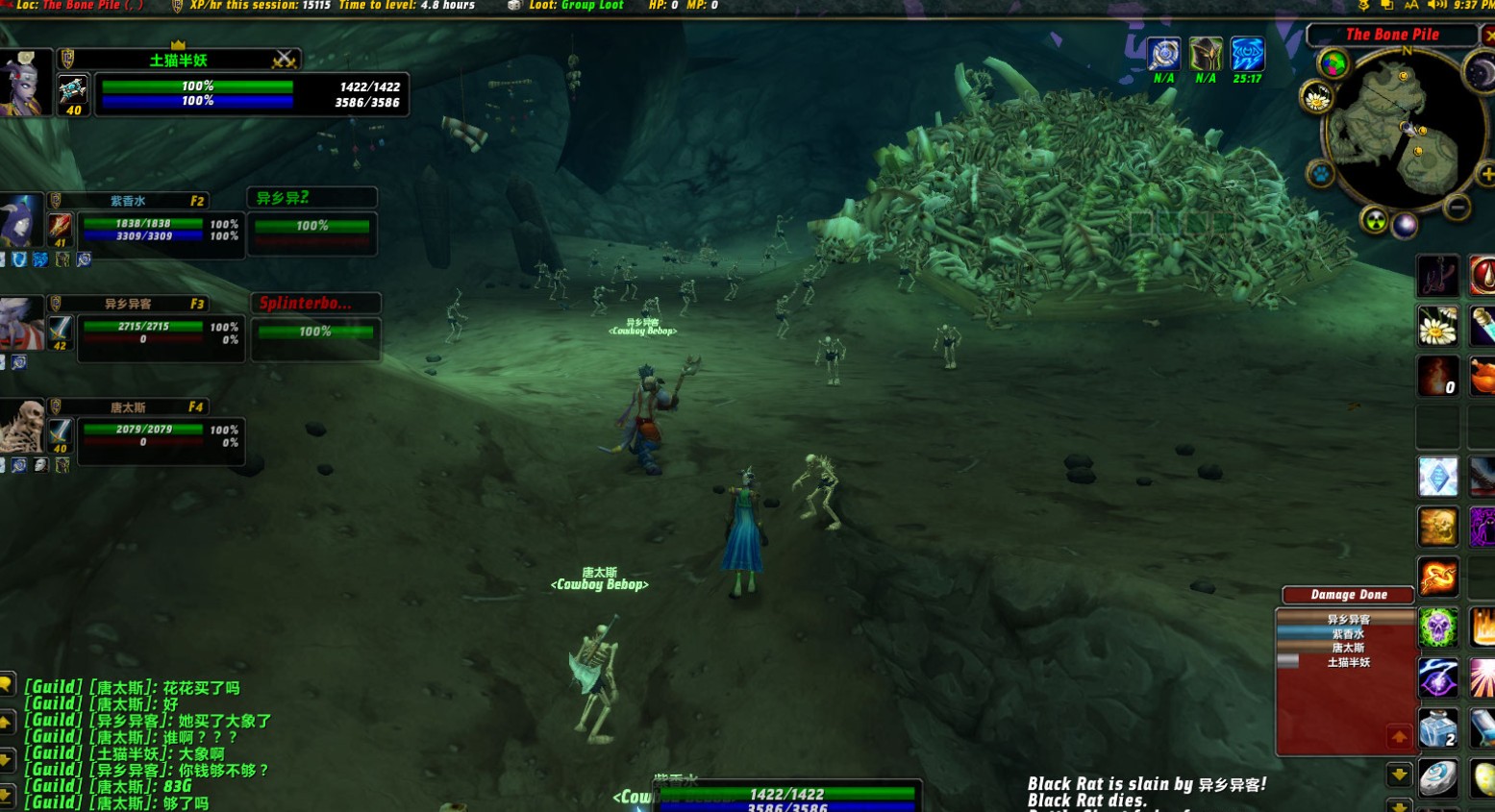1495x812 pixels.
Task: Activate the golden skull ability
Action: pyautogui.click(x=1437, y=527)
